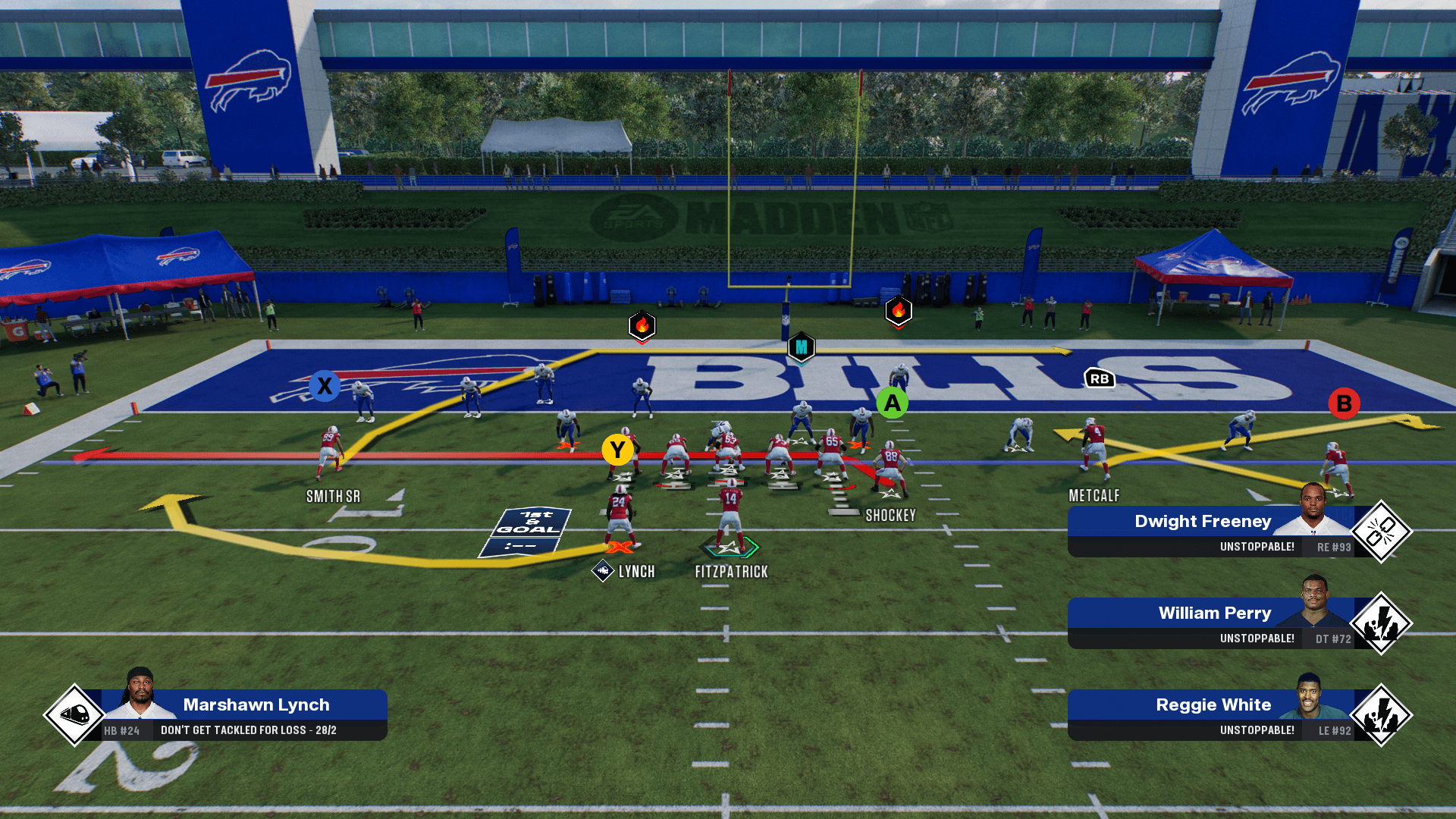Click the teal M marker above the defense
This screenshot has height=819, width=1456.
point(802,347)
